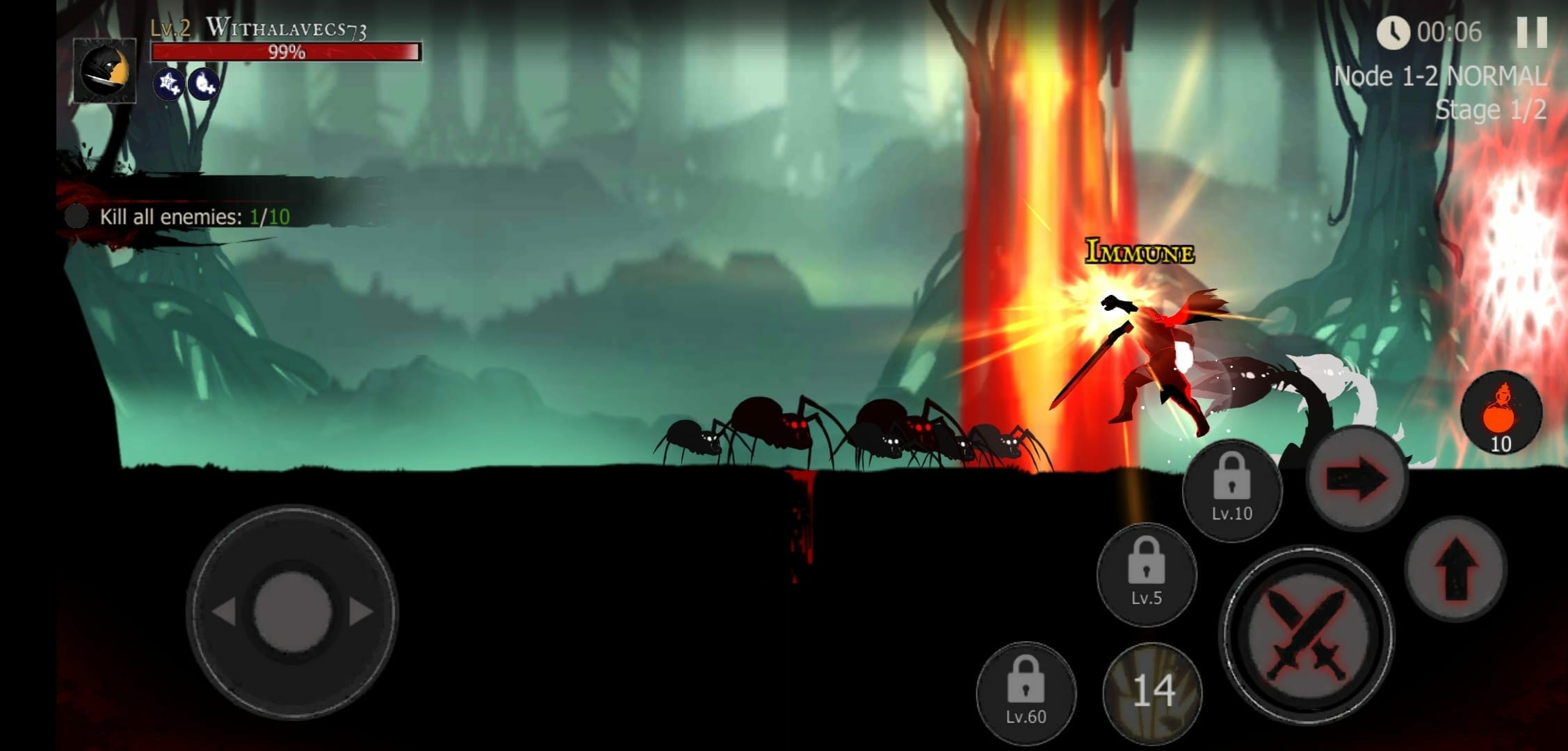Tap the crossed swords attack button
The width and height of the screenshot is (1568, 751).
pos(1307,633)
